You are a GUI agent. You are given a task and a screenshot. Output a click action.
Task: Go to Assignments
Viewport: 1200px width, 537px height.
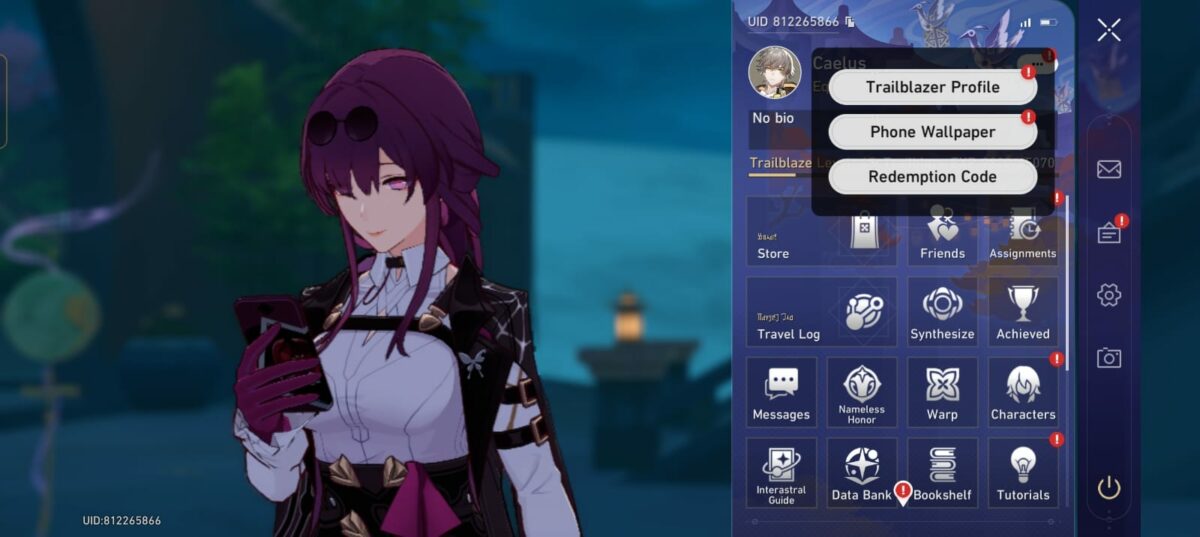pyautogui.click(x=1023, y=231)
